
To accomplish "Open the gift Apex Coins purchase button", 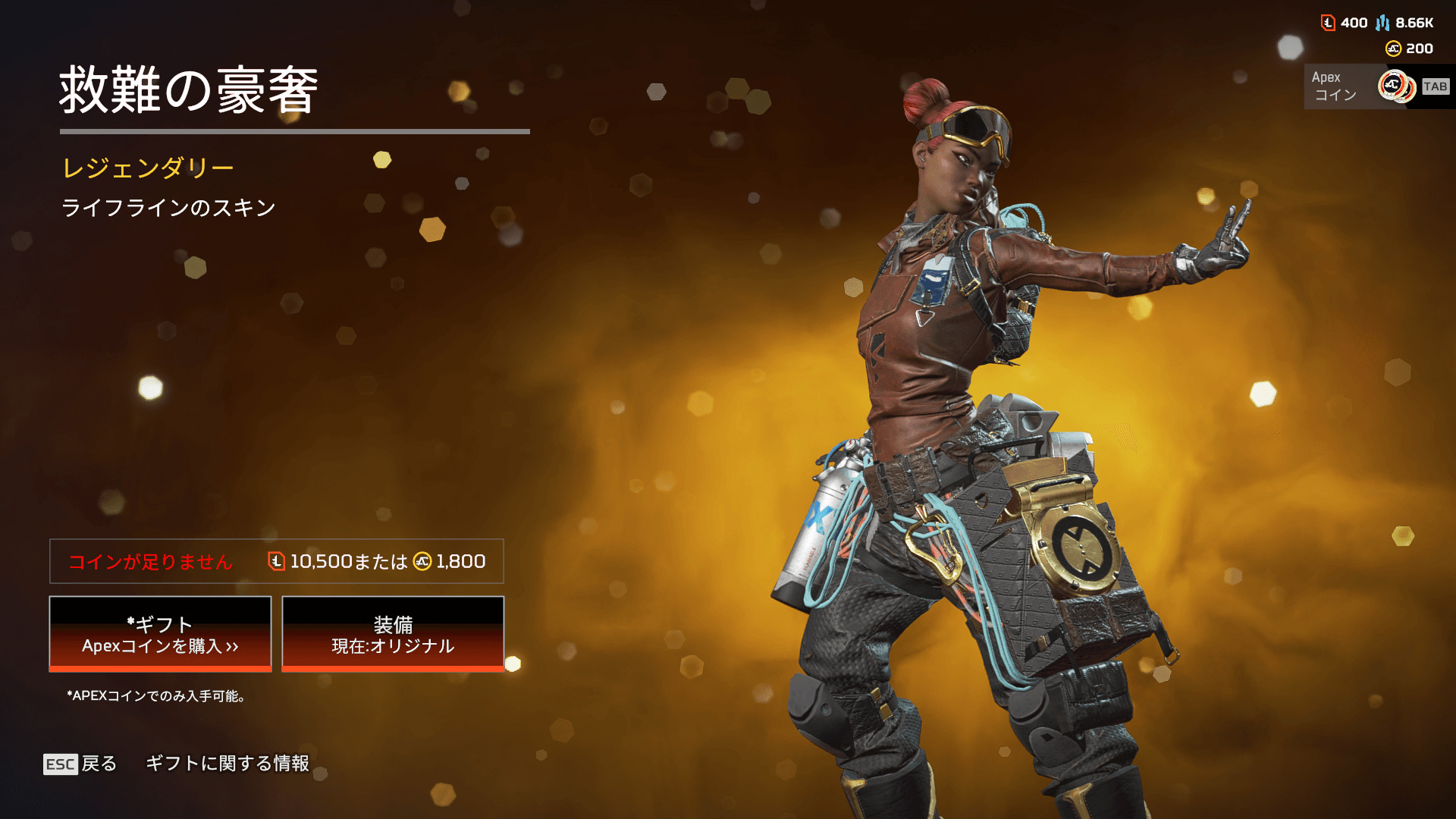I will pos(160,634).
